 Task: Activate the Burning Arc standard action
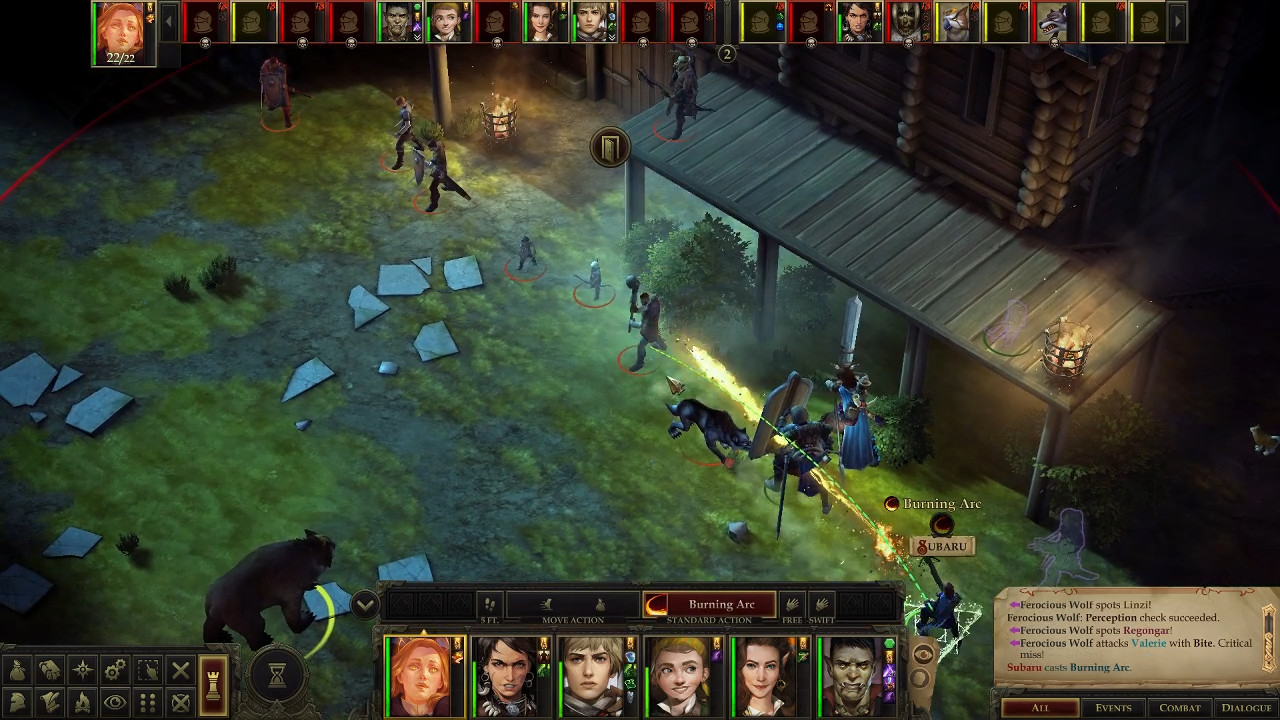click(x=709, y=604)
